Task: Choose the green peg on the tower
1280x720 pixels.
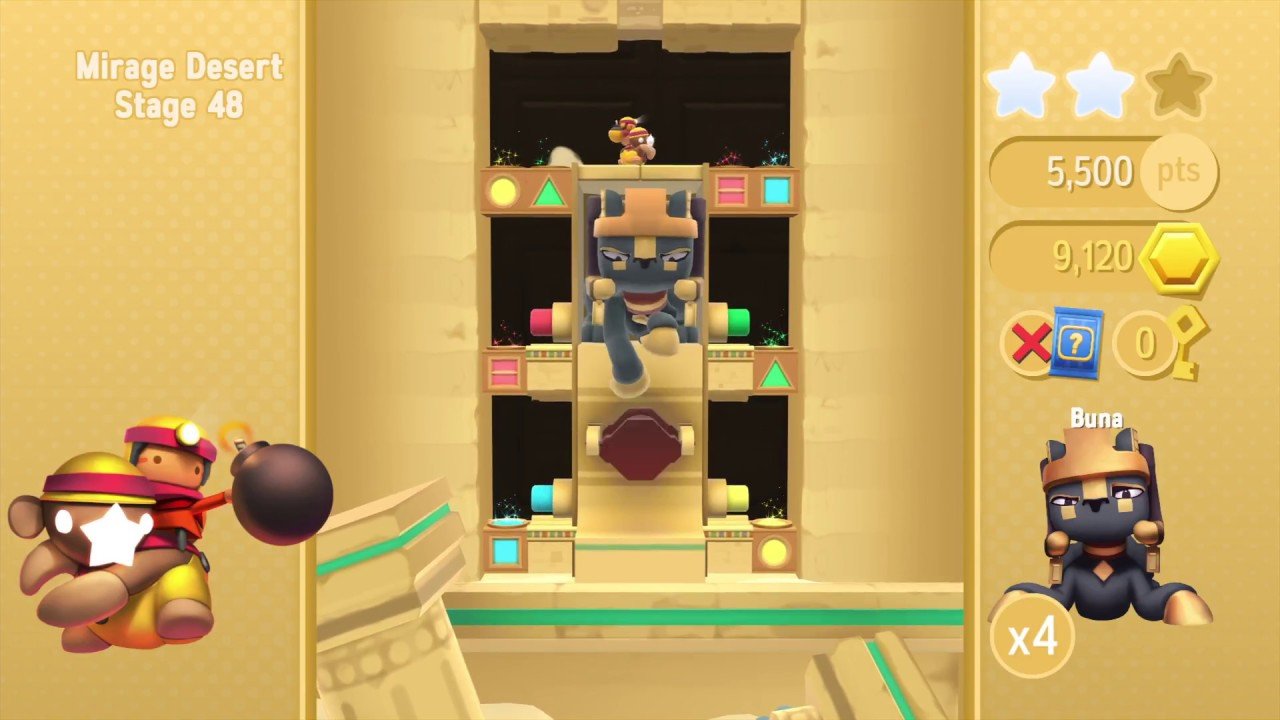Action: pyautogui.click(x=735, y=322)
